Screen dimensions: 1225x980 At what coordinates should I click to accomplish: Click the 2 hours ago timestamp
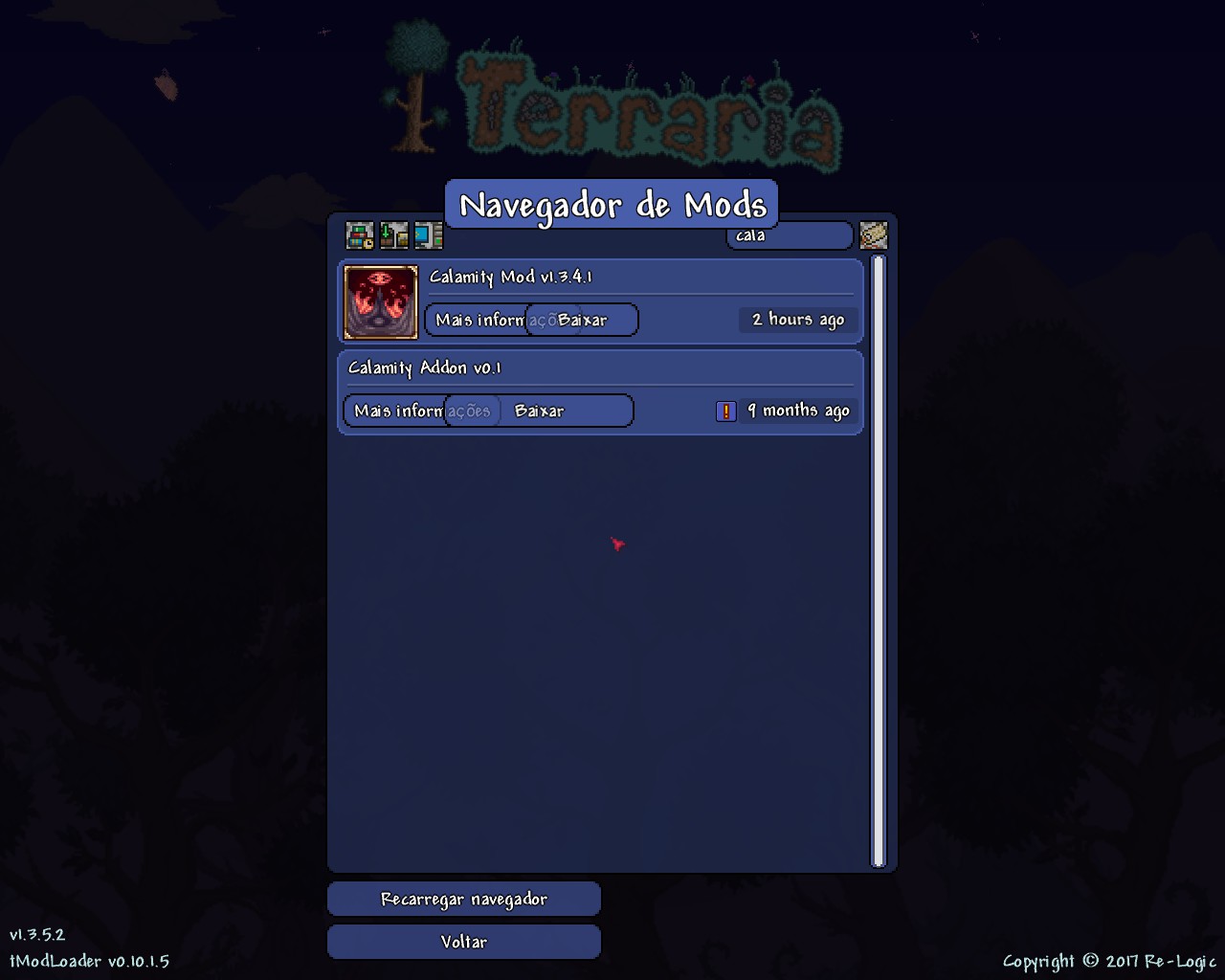(797, 320)
